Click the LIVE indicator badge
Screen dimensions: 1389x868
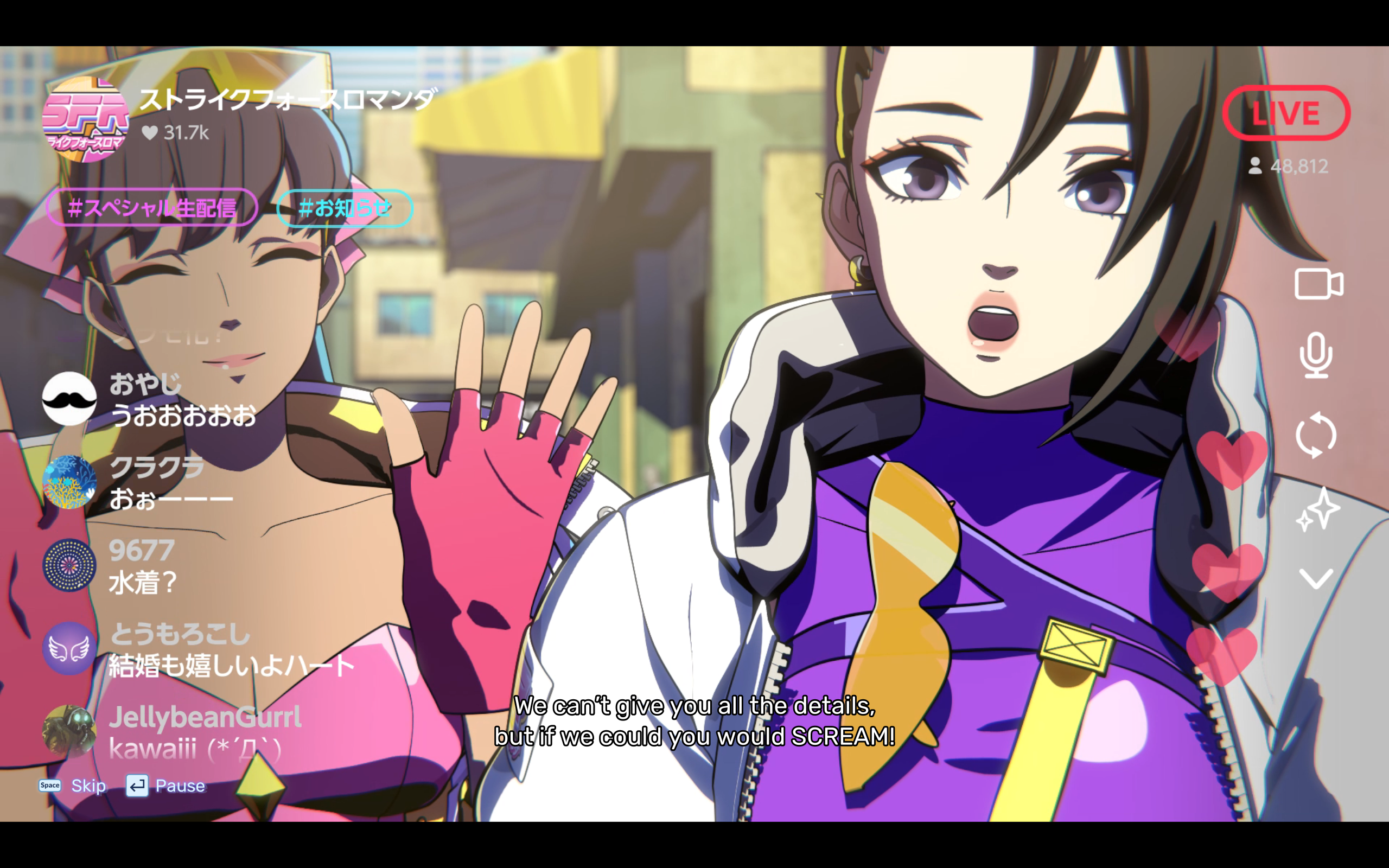[1288, 112]
